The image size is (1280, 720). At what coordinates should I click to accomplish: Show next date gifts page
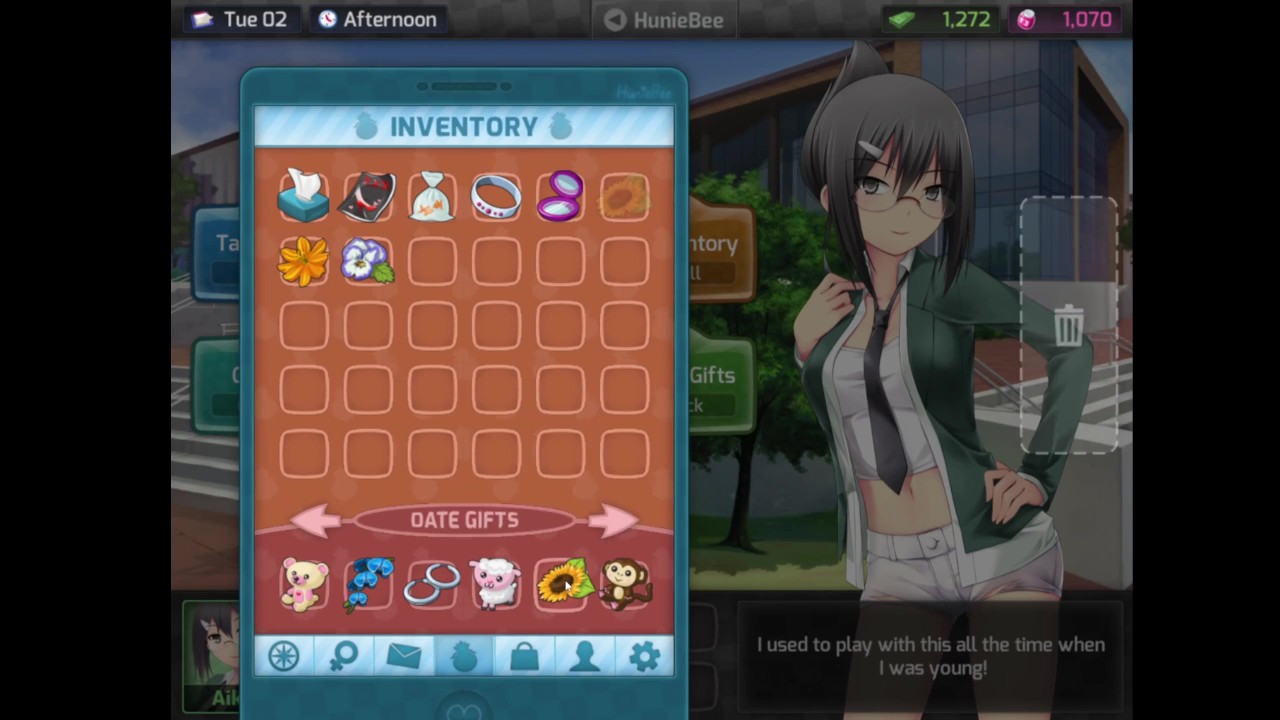coord(612,520)
